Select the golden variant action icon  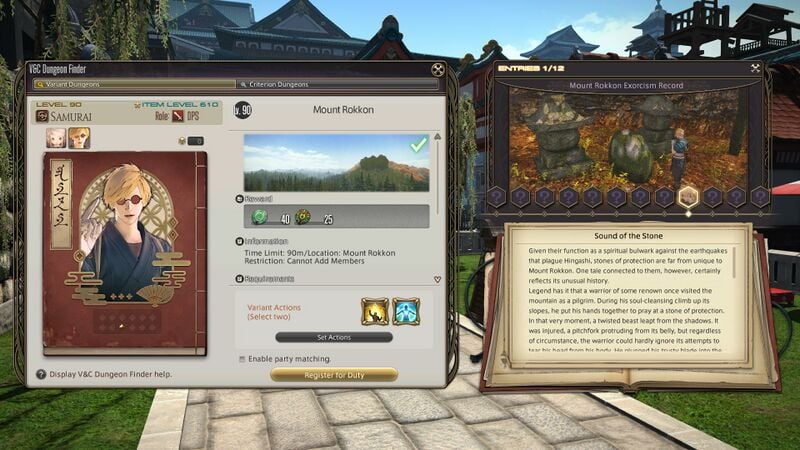pyautogui.click(x=374, y=311)
